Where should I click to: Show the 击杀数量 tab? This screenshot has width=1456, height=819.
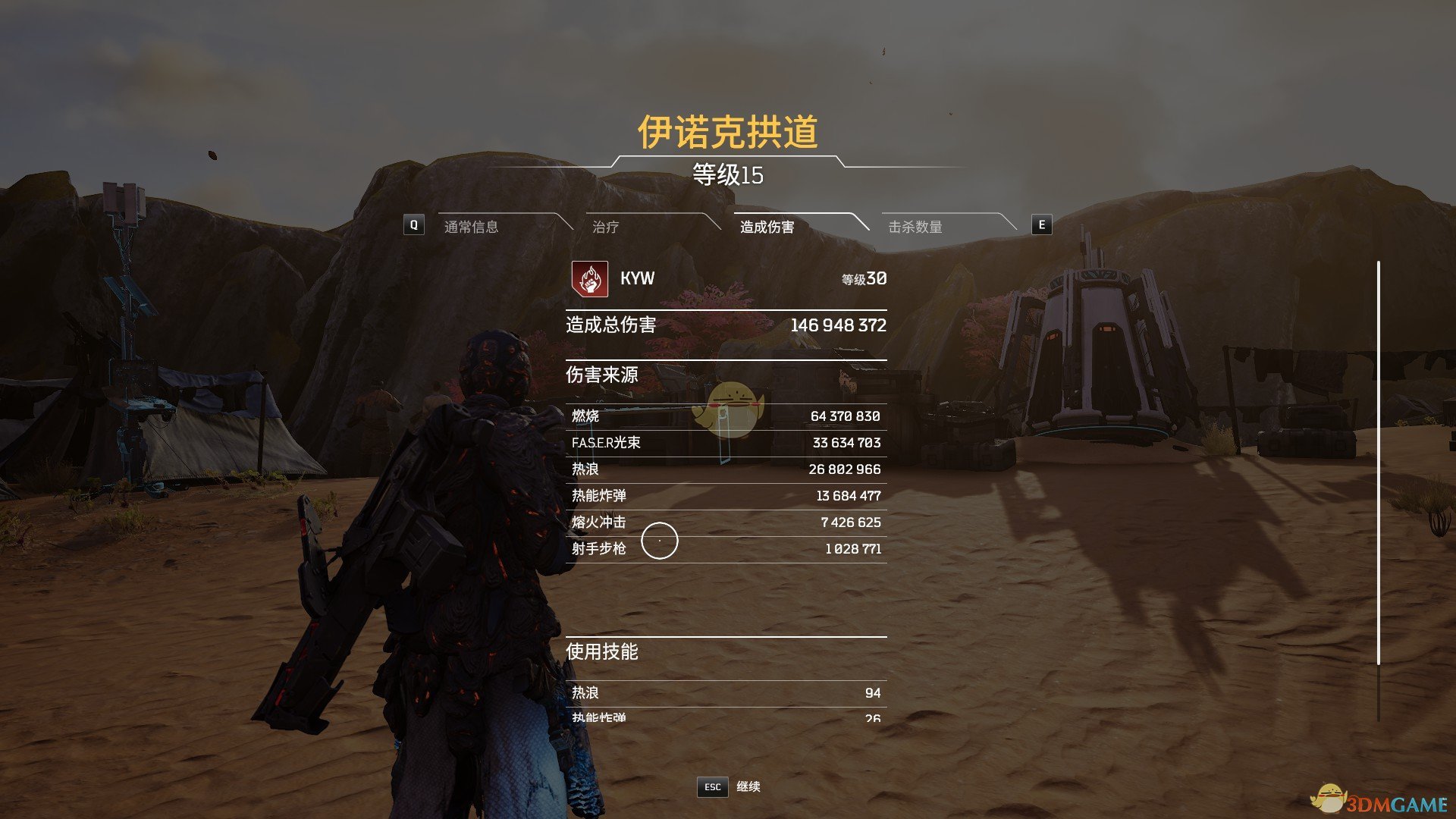pyautogui.click(x=915, y=227)
